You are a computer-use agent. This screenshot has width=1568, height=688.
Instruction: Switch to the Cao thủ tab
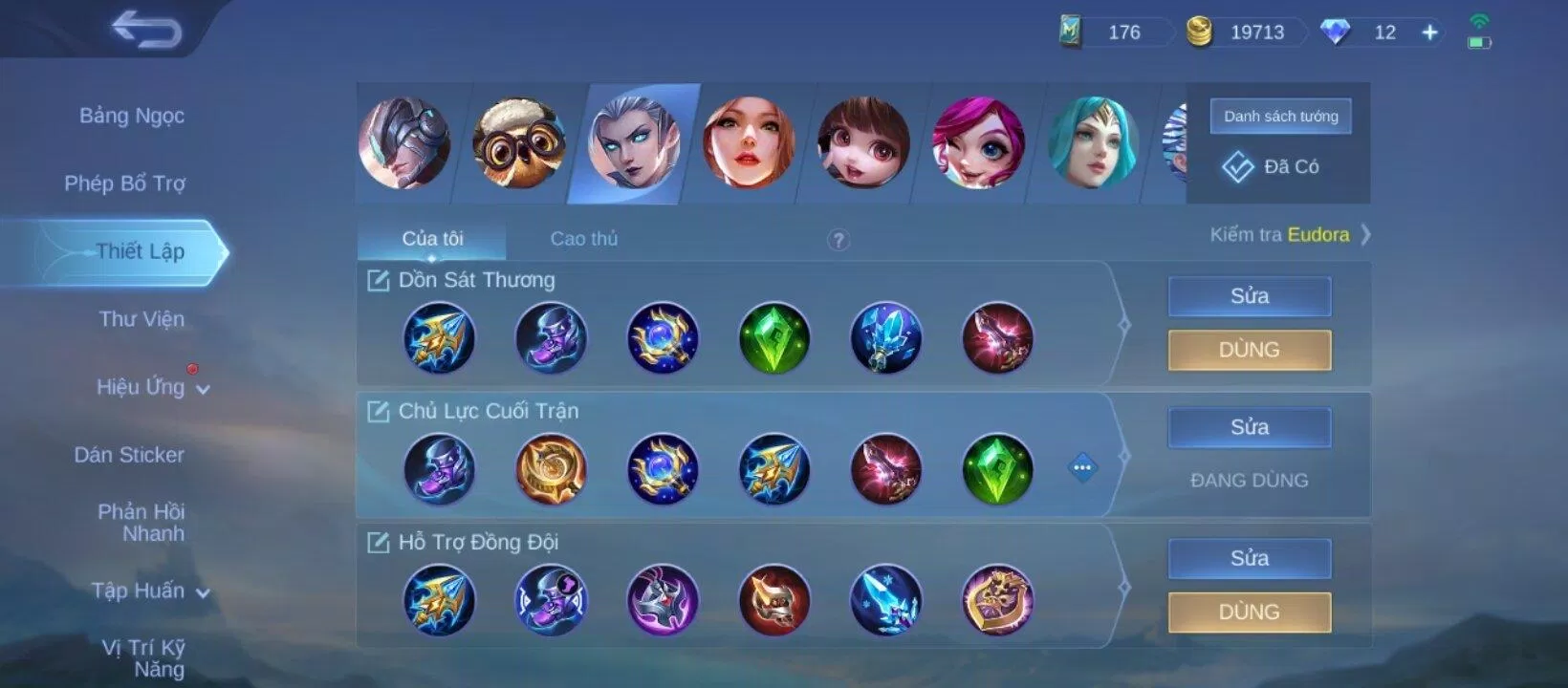coord(583,239)
